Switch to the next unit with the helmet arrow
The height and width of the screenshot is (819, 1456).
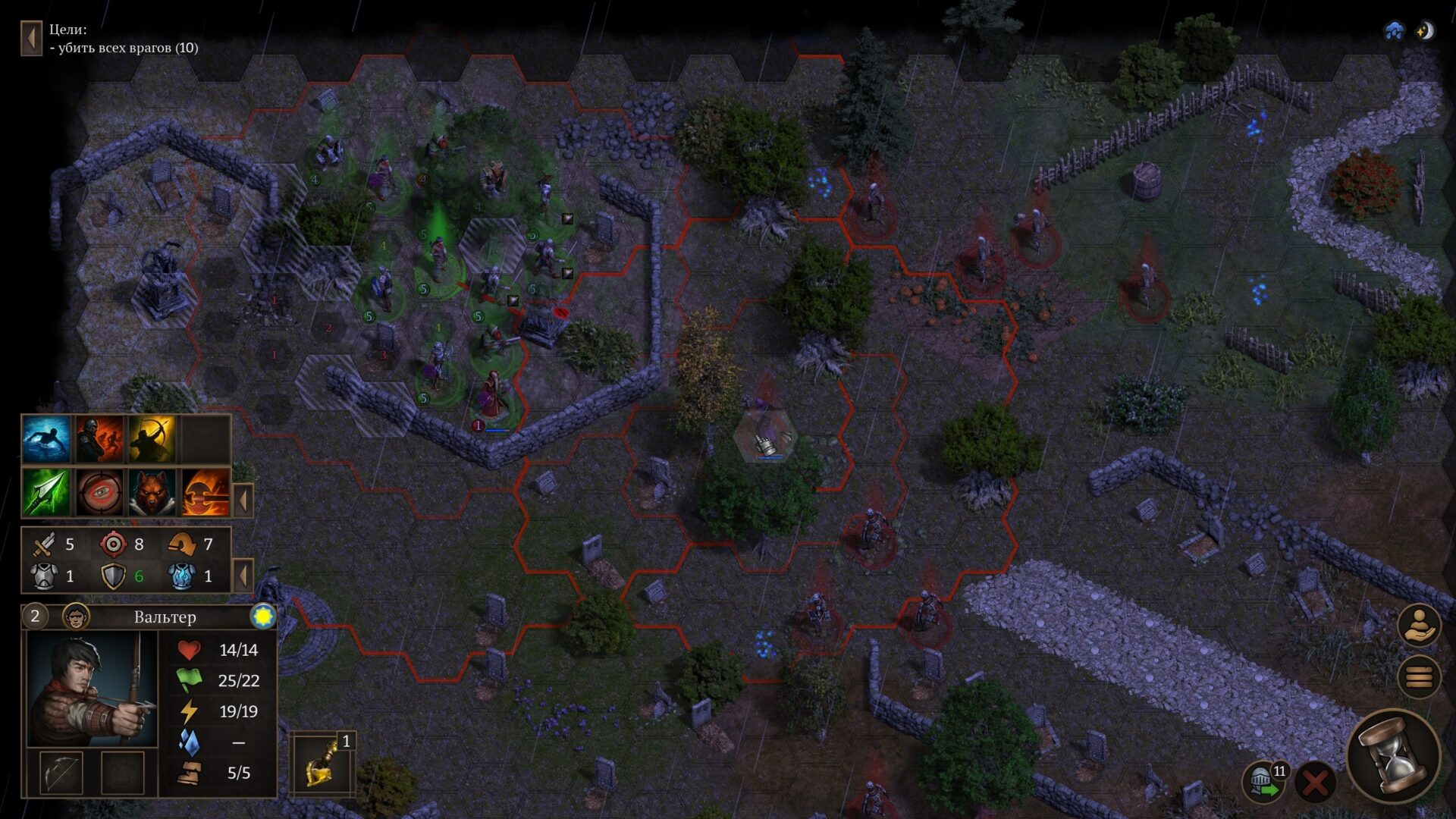1263,782
